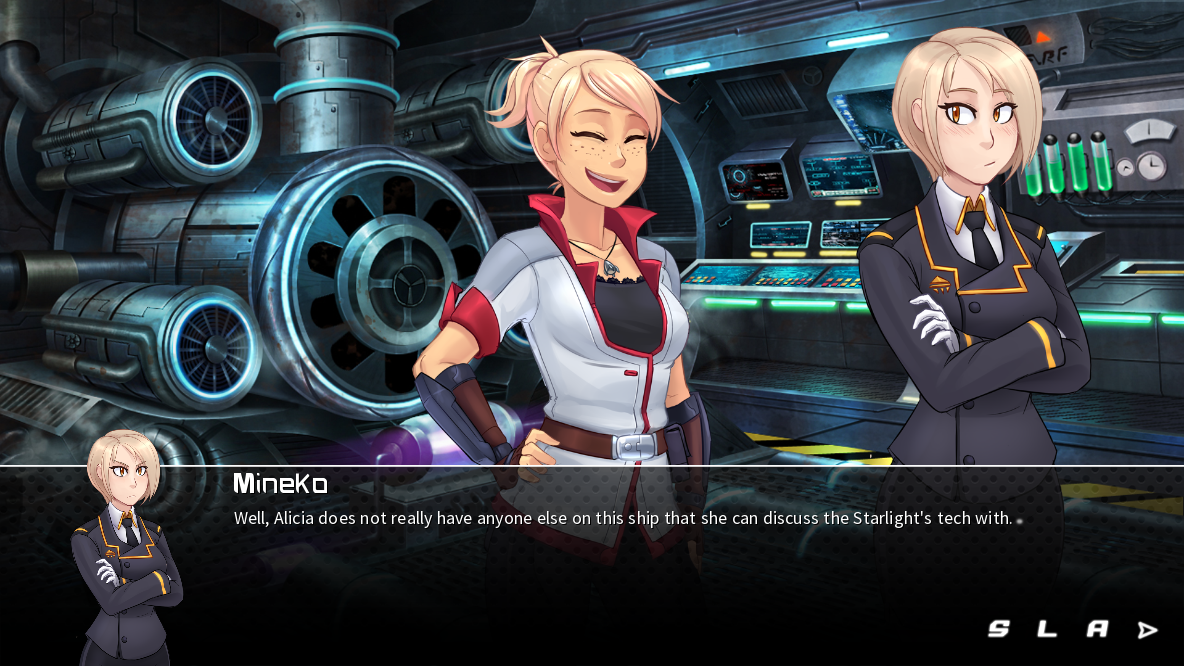Activate the A quick menu button
The width and height of the screenshot is (1184, 666).
(1097, 629)
